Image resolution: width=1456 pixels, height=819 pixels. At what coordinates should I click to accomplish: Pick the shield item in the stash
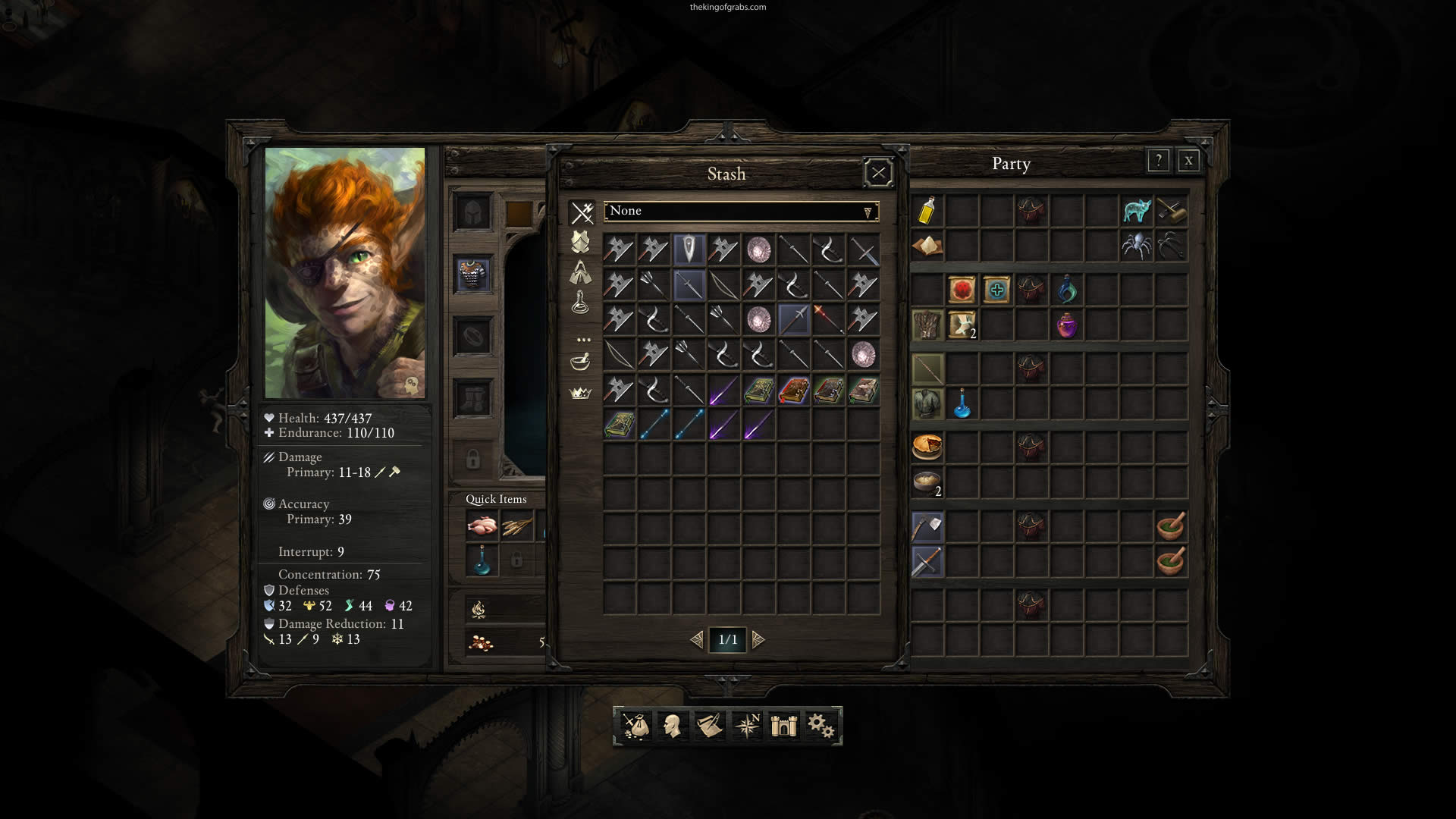point(689,249)
